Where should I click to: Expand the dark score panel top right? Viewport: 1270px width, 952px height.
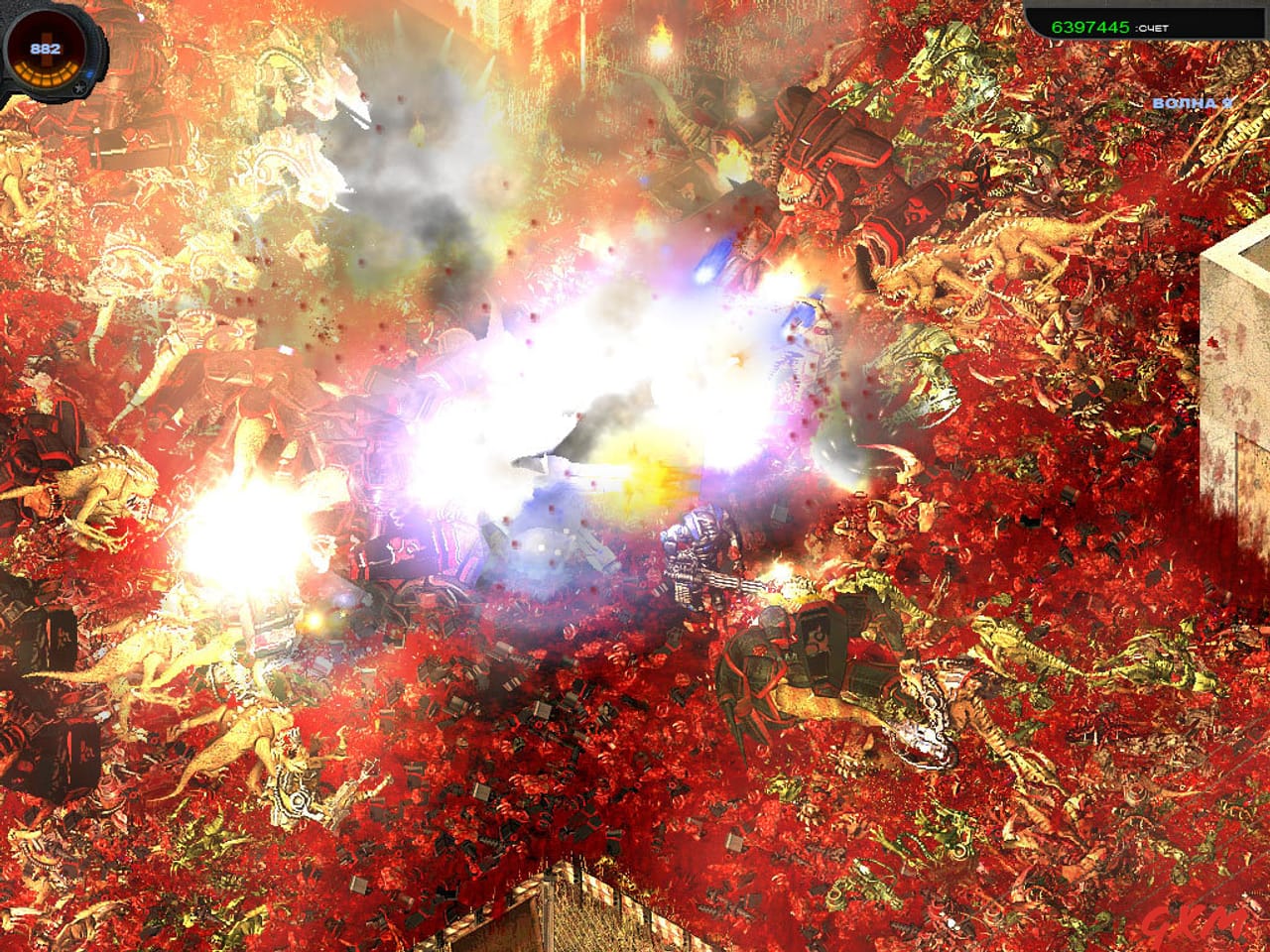coord(1146,22)
